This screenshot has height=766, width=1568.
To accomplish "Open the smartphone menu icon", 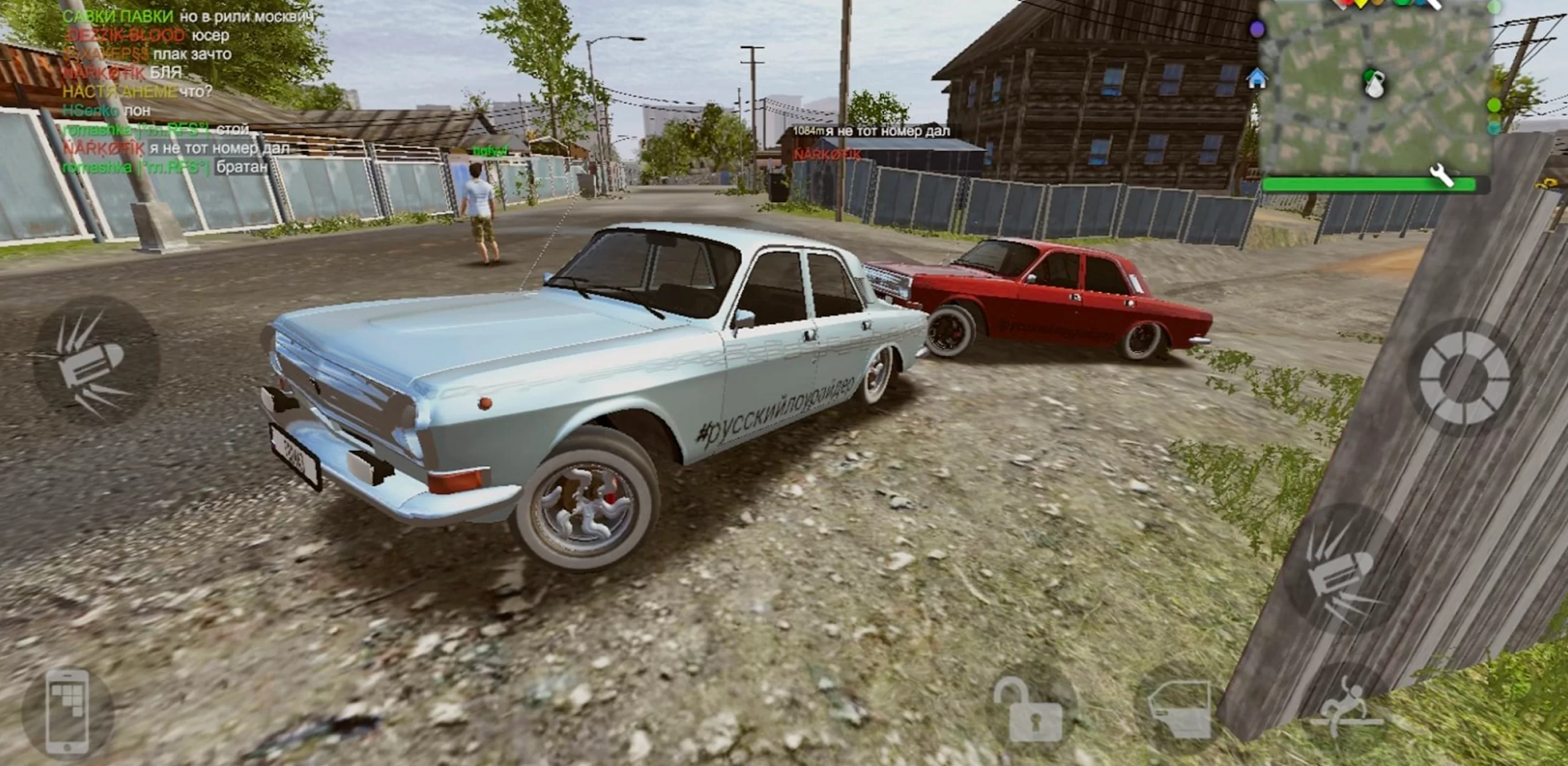I will click(x=67, y=713).
